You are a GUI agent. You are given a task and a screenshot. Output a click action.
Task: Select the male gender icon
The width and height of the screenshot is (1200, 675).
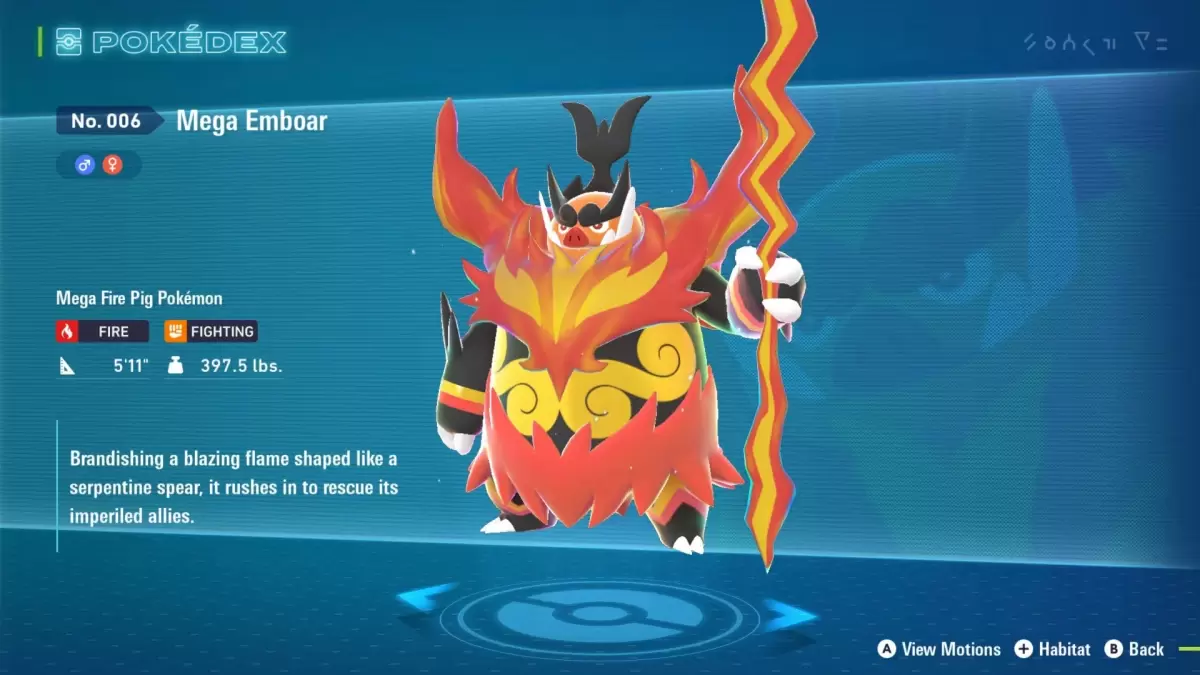coord(85,165)
